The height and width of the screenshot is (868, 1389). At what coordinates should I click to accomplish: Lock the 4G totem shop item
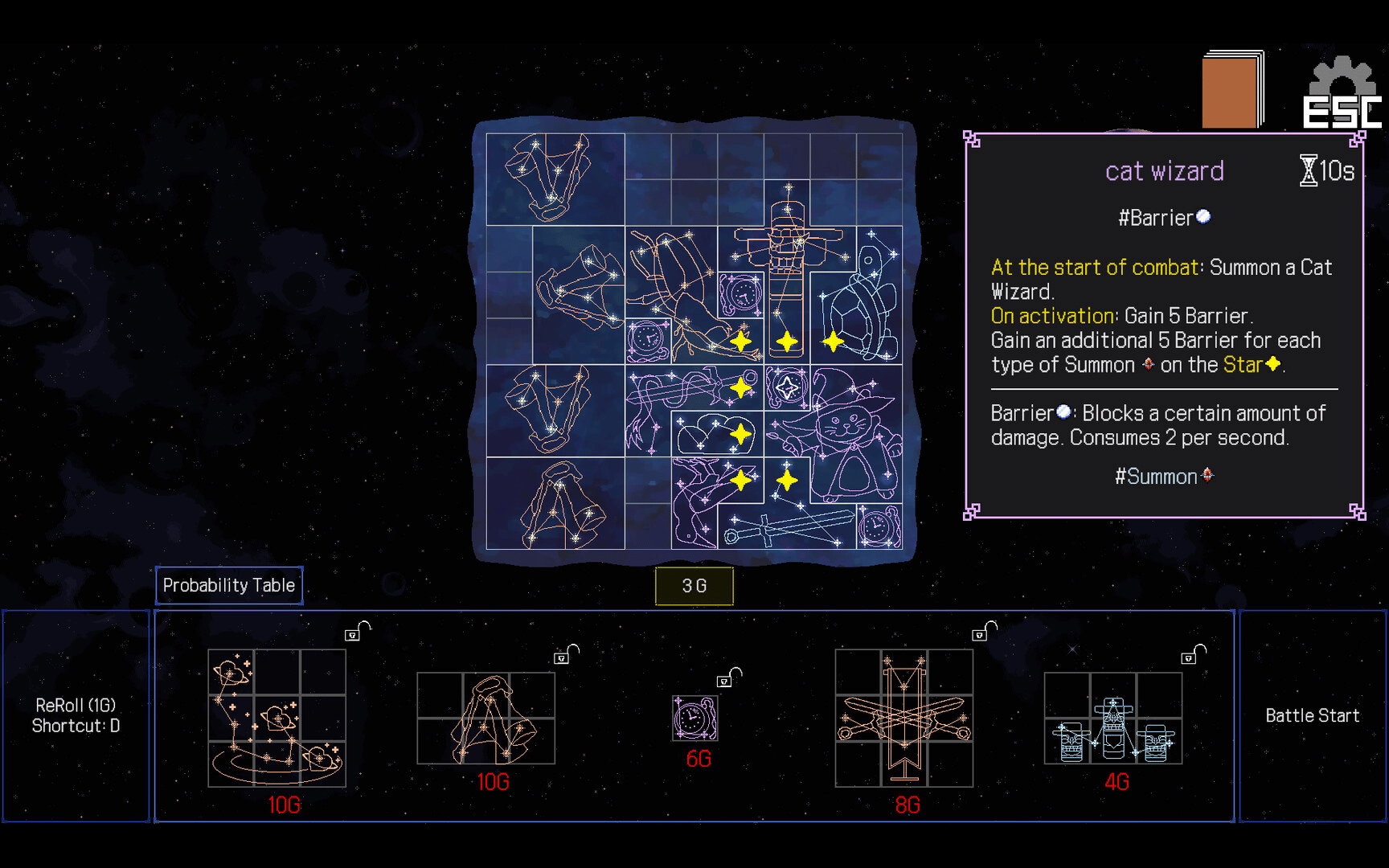pos(1192,655)
